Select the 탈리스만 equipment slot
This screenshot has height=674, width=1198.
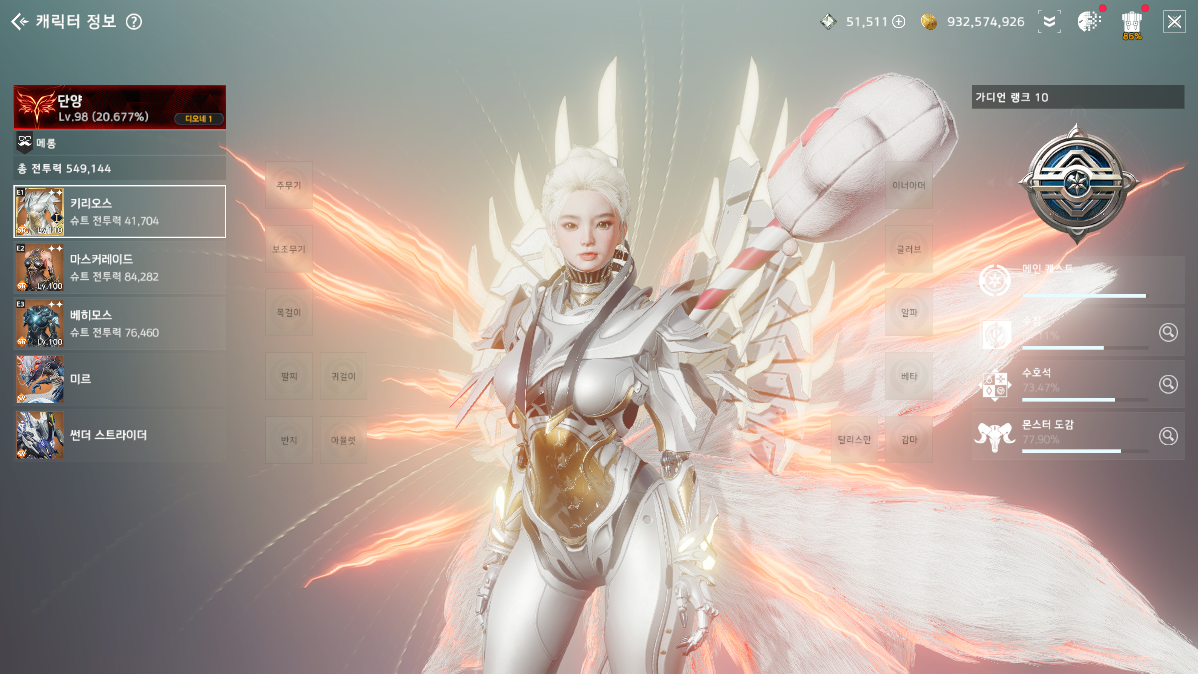click(x=853, y=439)
